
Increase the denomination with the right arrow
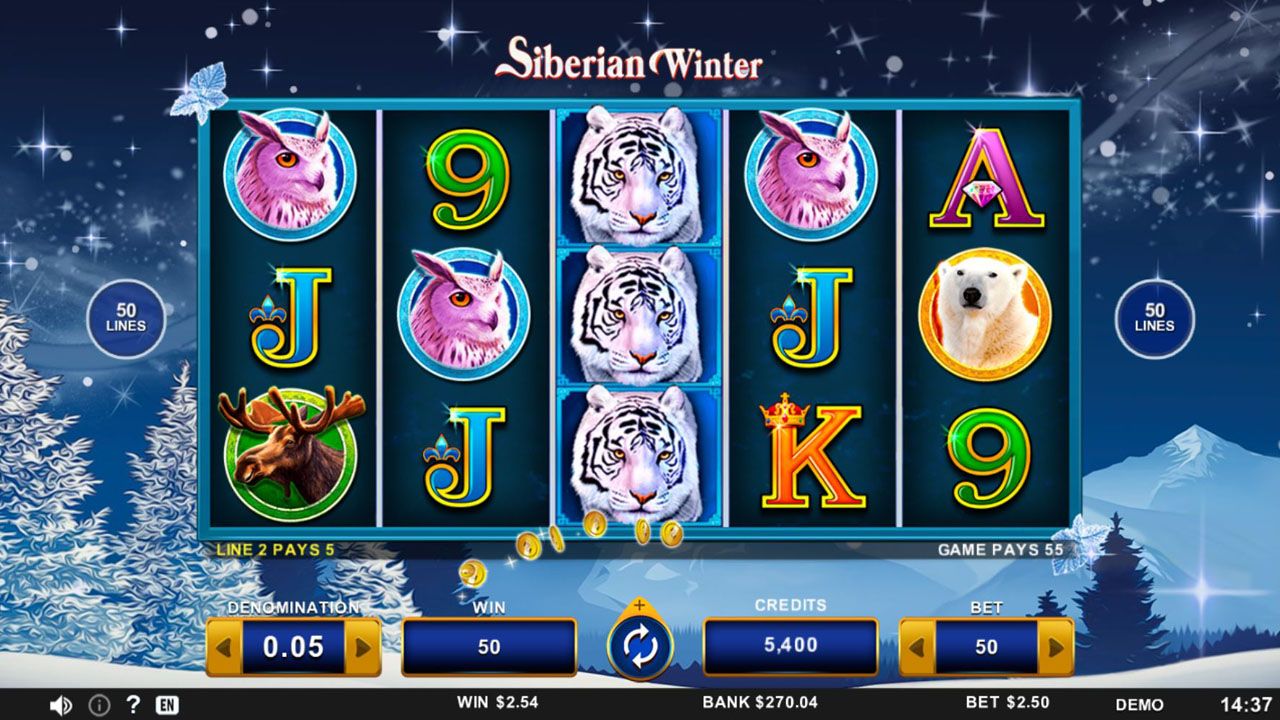[x=362, y=648]
